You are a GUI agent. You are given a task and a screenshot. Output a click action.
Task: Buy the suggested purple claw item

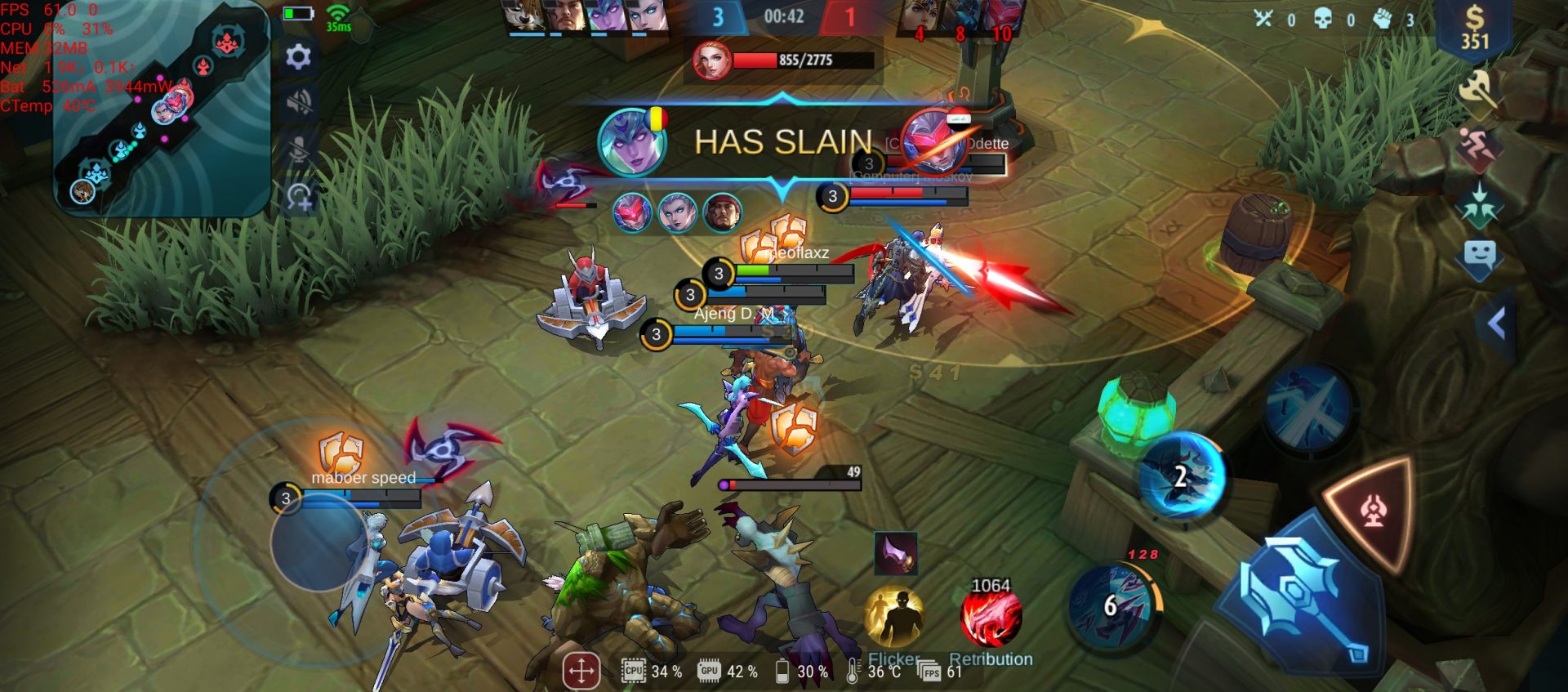click(896, 553)
